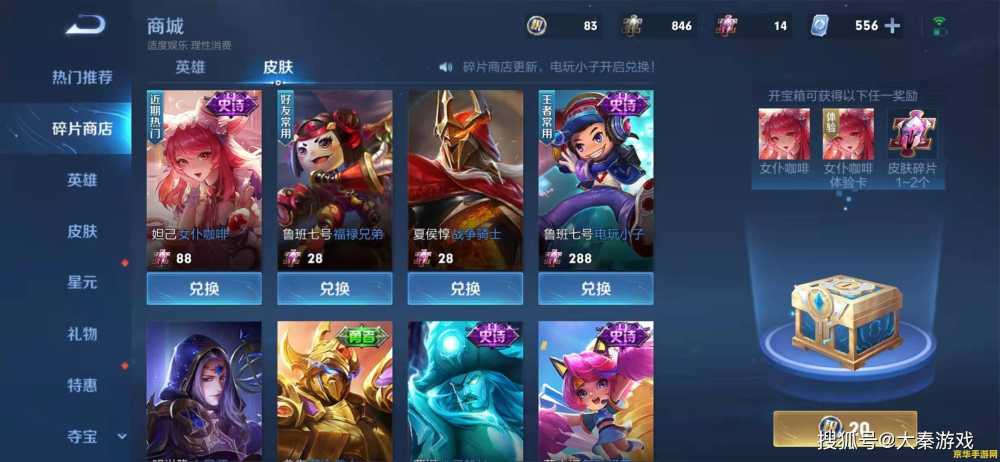Select 碎片商店 sidebar entry
Screen dimensions: 1000x462
coord(82,128)
